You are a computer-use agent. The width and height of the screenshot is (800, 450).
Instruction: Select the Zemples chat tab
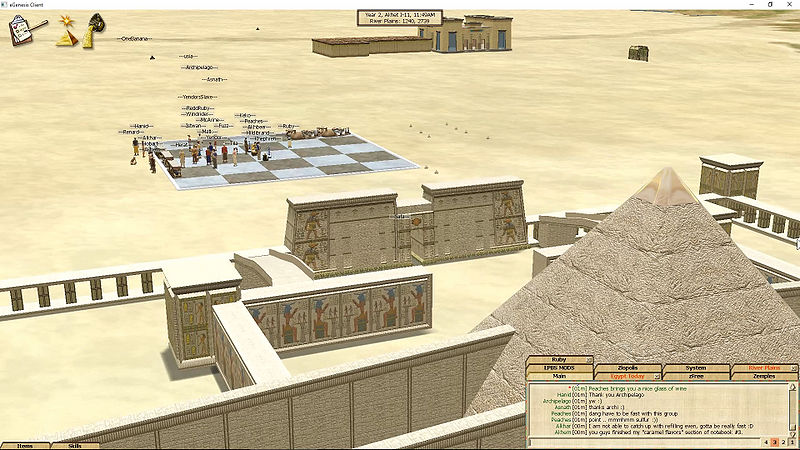(763, 376)
